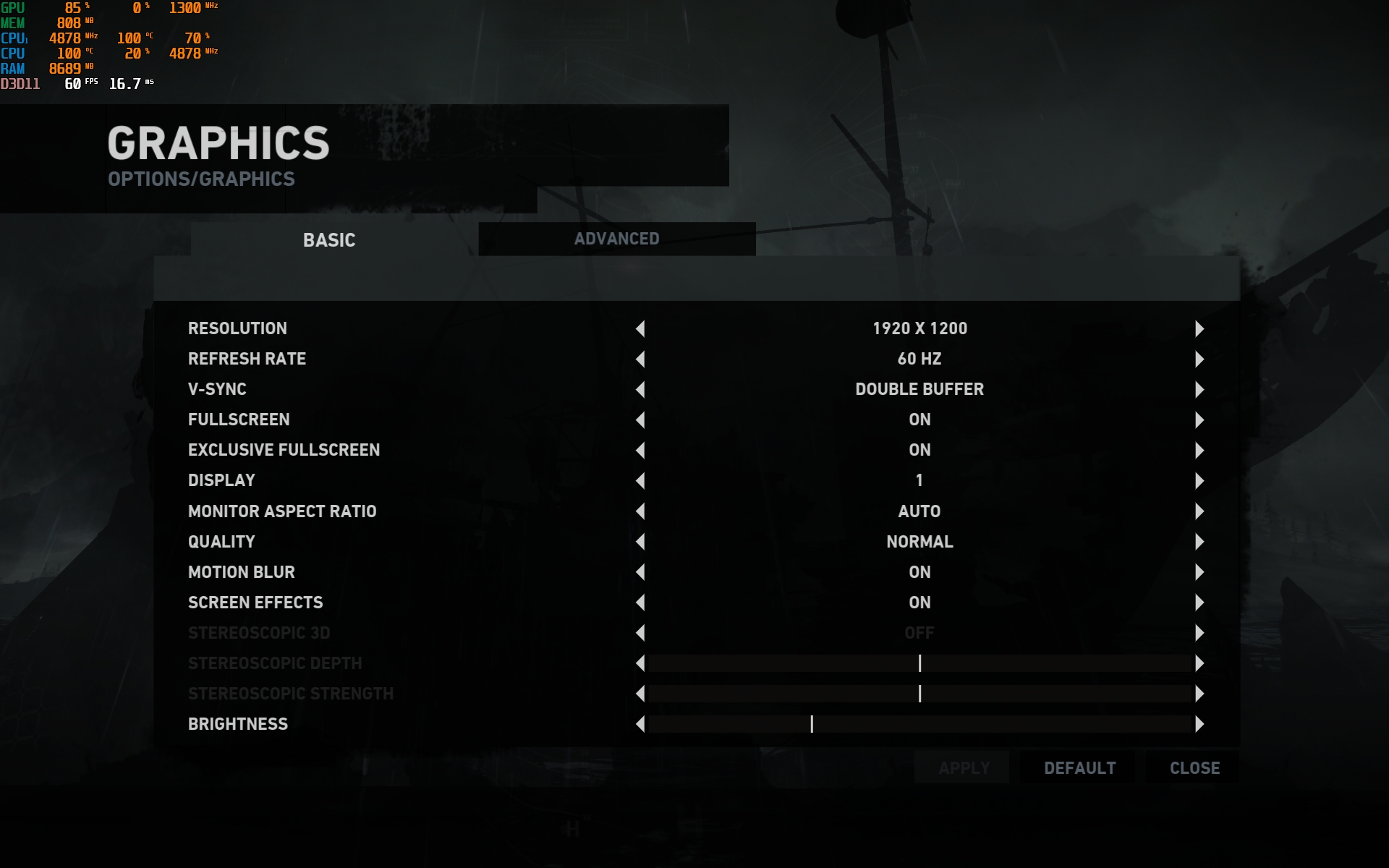Decrease Brightness with the left arrow
The width and height of the screenshot is (1389, 868).
[640, 724]
